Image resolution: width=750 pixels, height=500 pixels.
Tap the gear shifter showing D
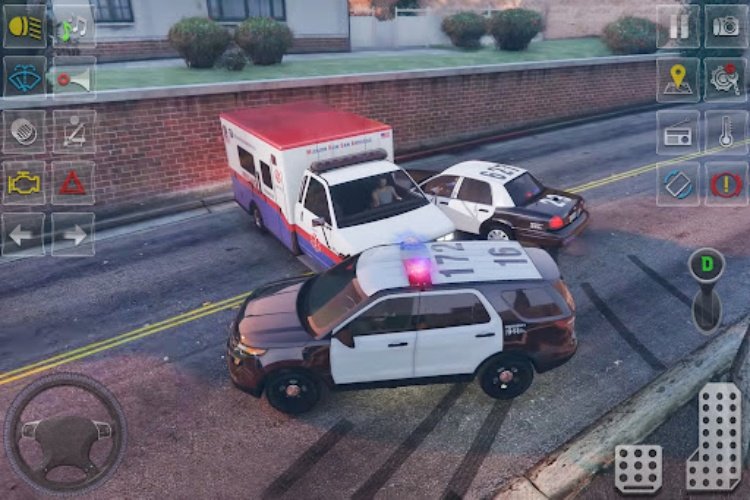[707, 289]
